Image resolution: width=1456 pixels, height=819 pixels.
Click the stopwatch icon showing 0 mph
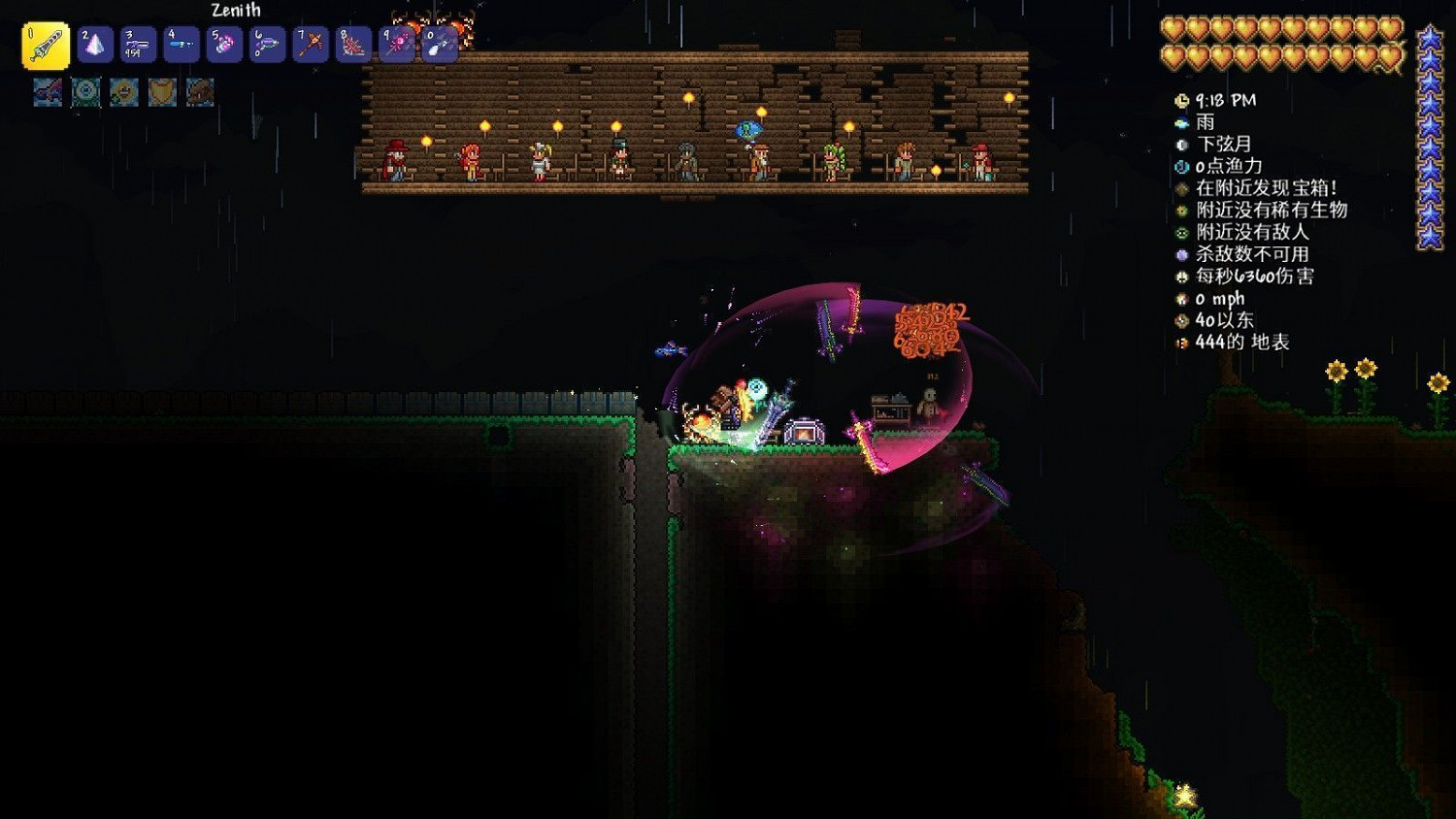pos(1180,299)
